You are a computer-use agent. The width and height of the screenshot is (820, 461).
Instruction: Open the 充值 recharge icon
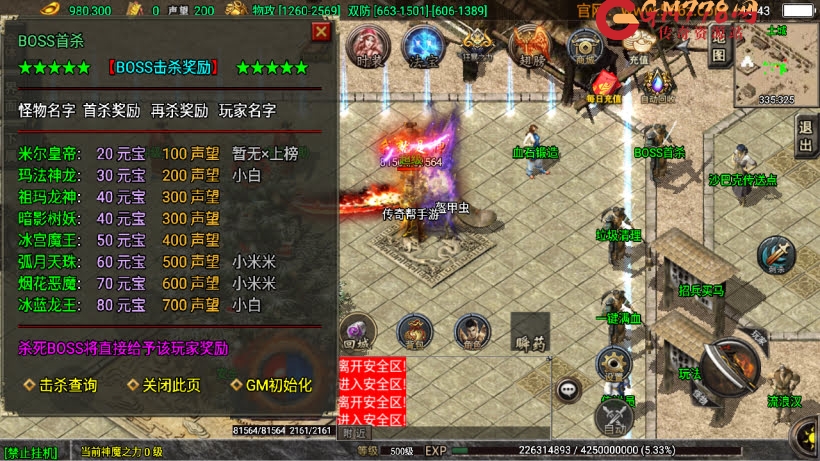(x=637, y=44)
